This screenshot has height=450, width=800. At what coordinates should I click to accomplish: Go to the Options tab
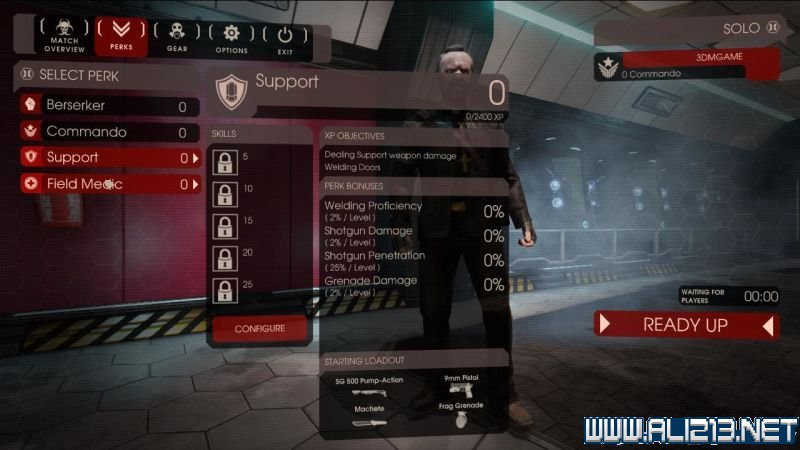pos(231,38)
